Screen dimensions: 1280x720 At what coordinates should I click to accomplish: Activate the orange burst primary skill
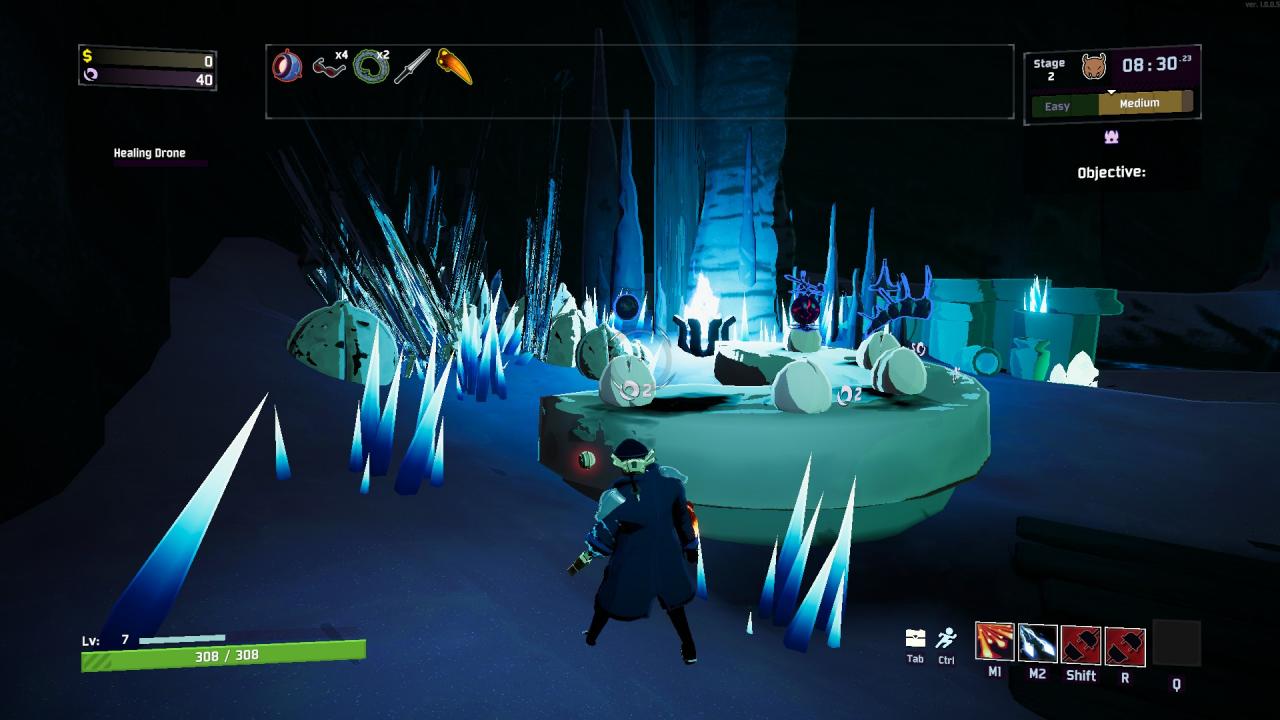coord(994,642)
